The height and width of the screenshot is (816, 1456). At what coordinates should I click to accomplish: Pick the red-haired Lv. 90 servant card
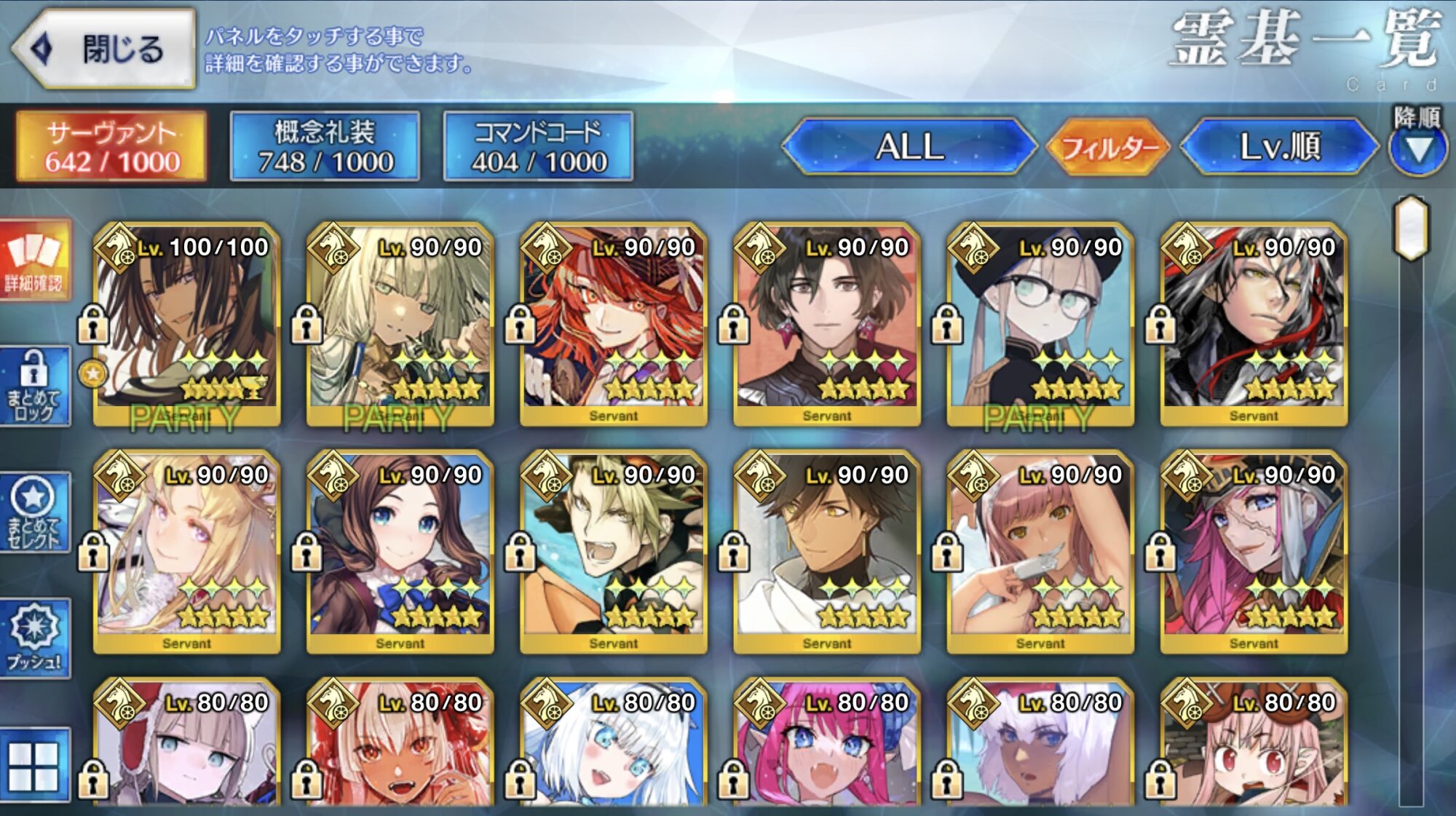tap(614, 324)
